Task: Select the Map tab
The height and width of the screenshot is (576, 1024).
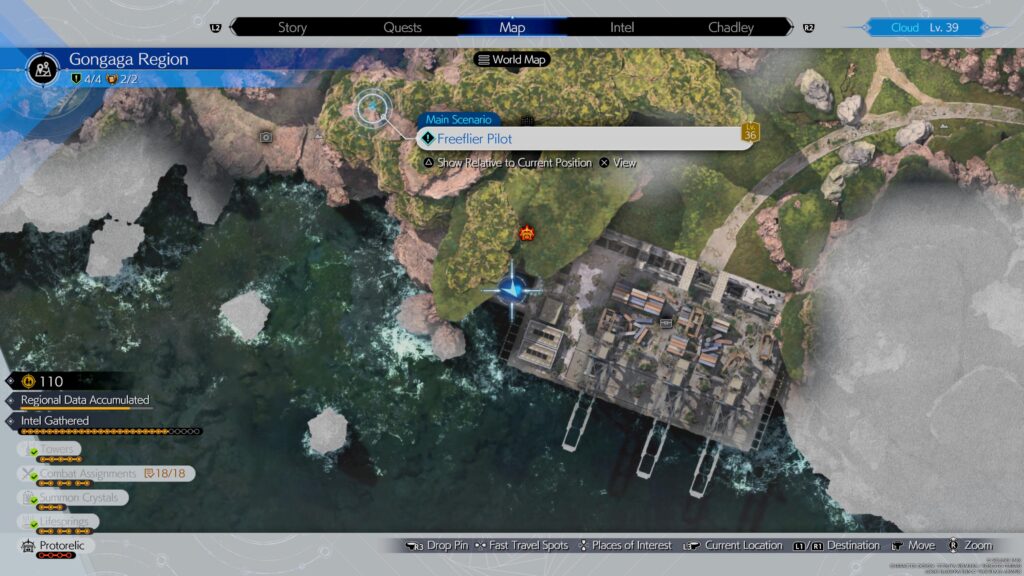Action: click(512, 27)
